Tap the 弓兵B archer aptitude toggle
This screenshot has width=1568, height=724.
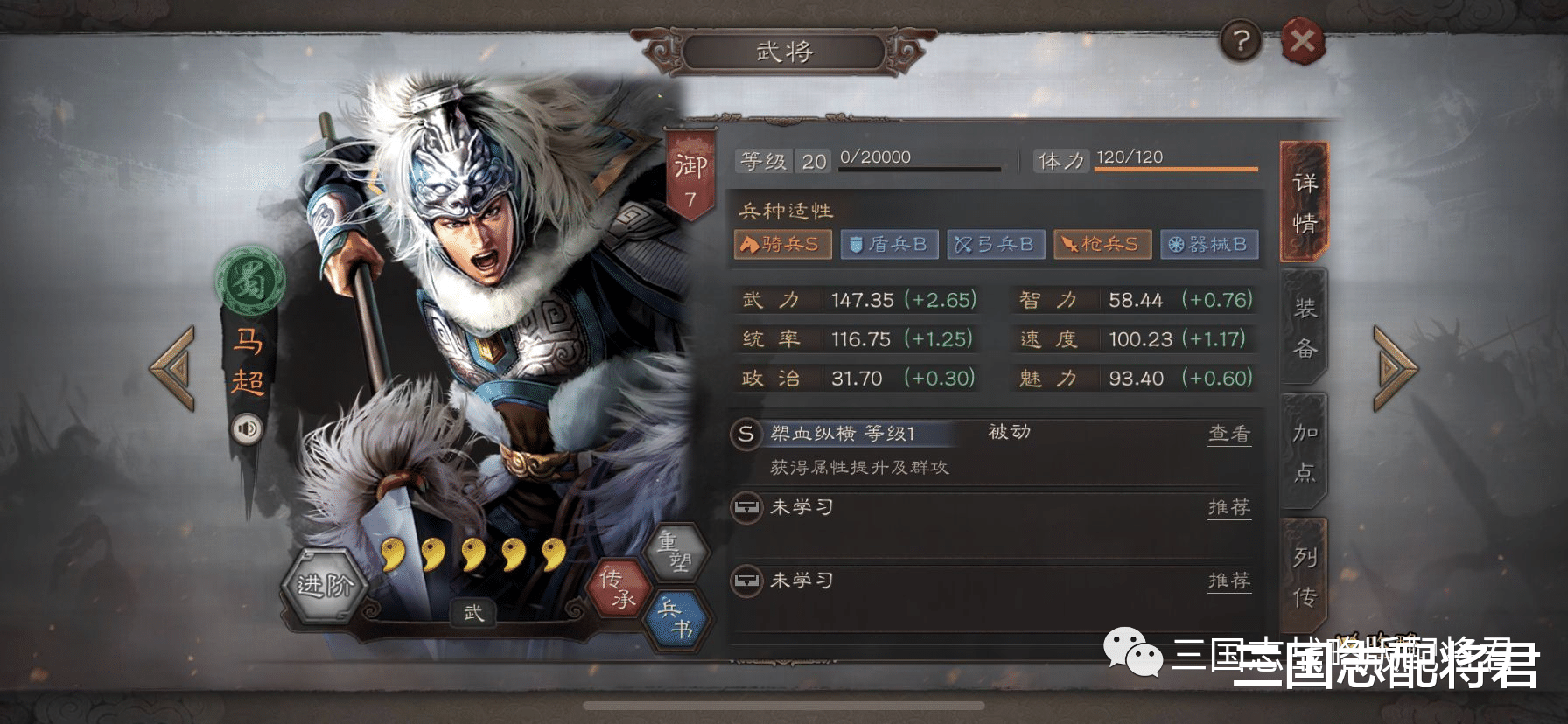pyautogui.click(x=996, y=245)
